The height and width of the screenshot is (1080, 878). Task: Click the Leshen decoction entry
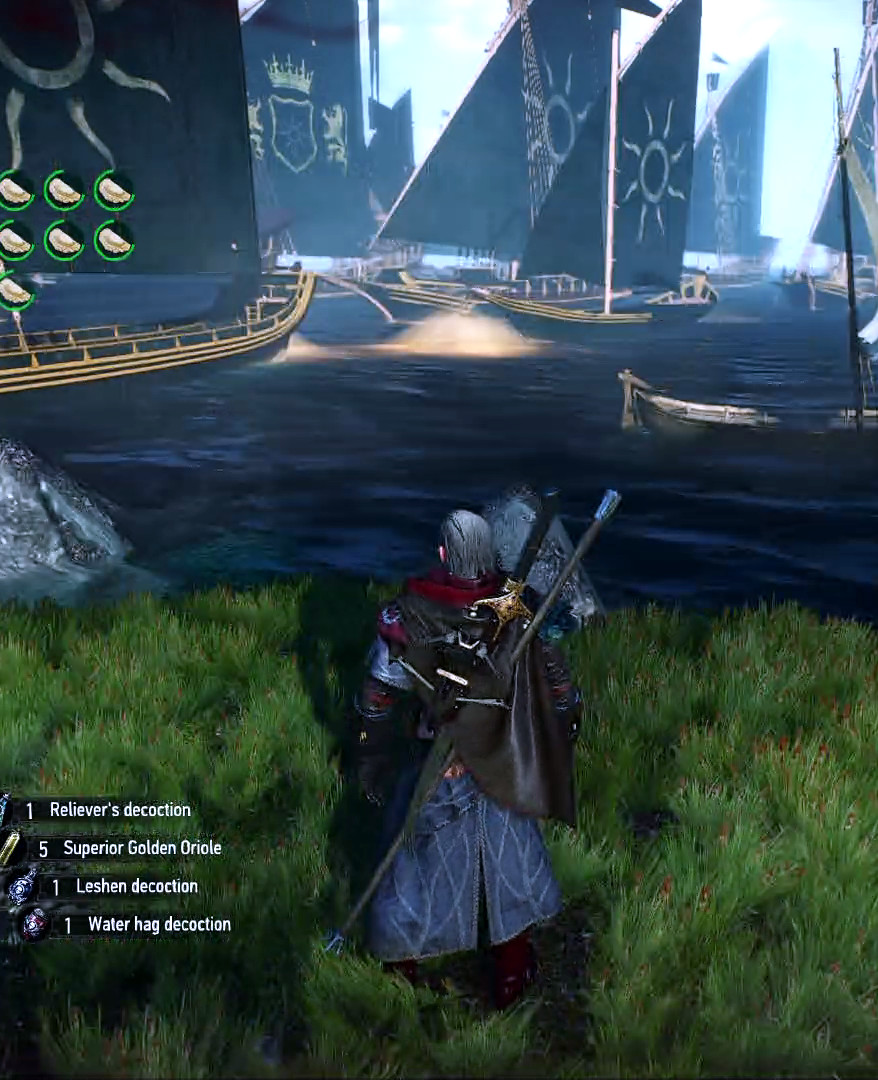(x=136, y=886)
